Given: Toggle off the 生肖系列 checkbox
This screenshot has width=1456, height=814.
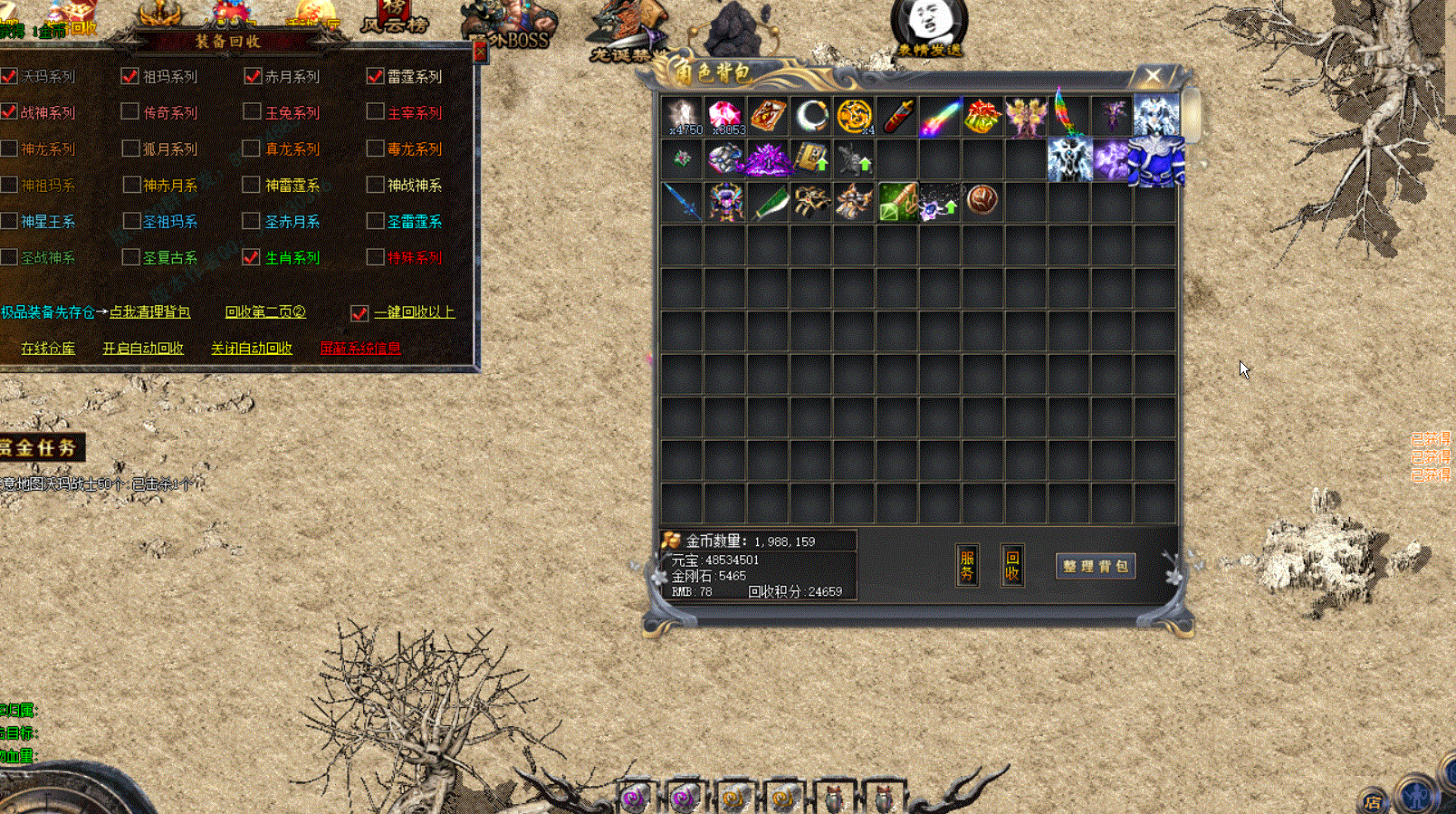Looking at the screenshot, I should point(252,257).
